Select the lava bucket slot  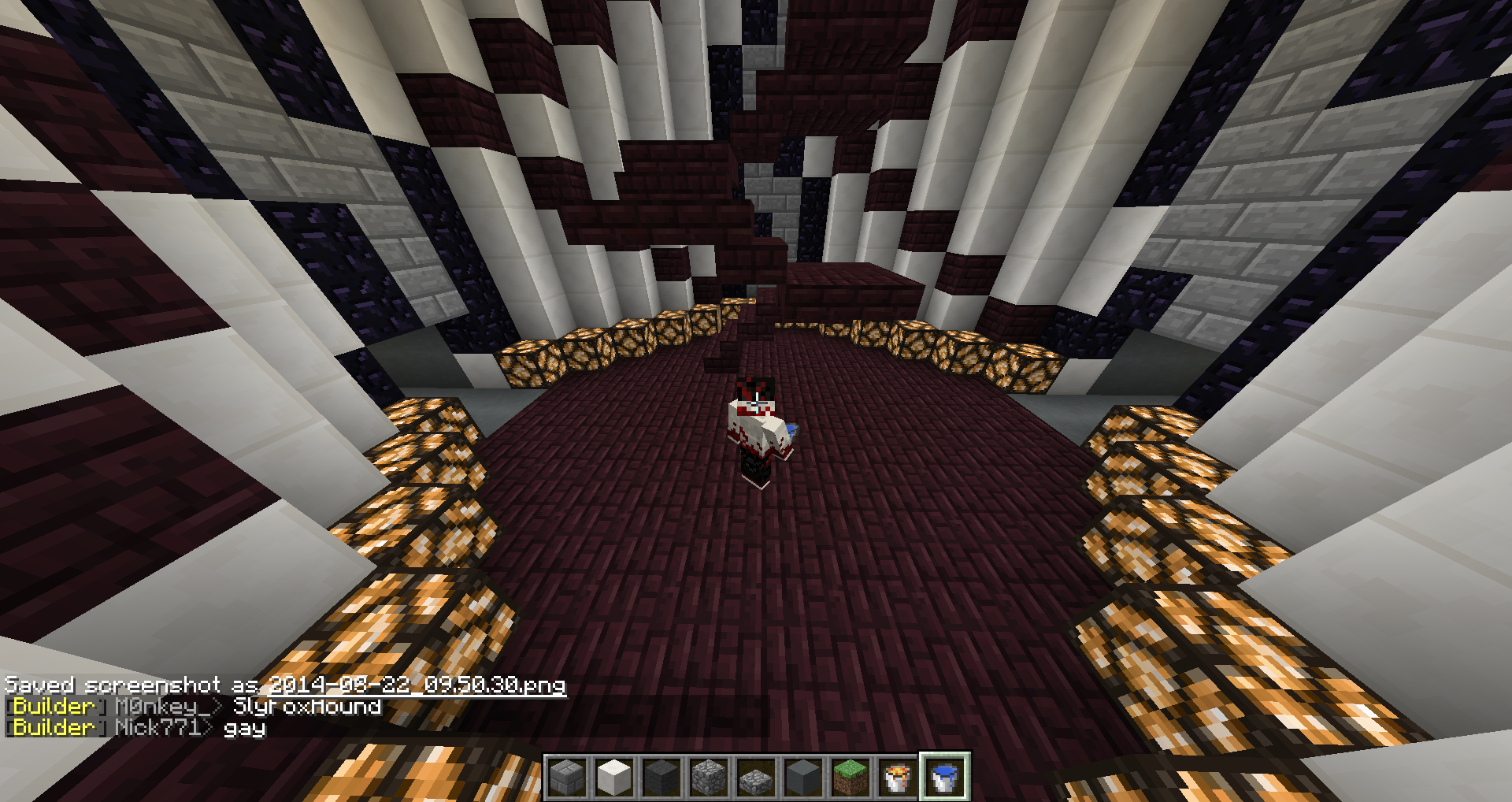(x=897, y=777)
